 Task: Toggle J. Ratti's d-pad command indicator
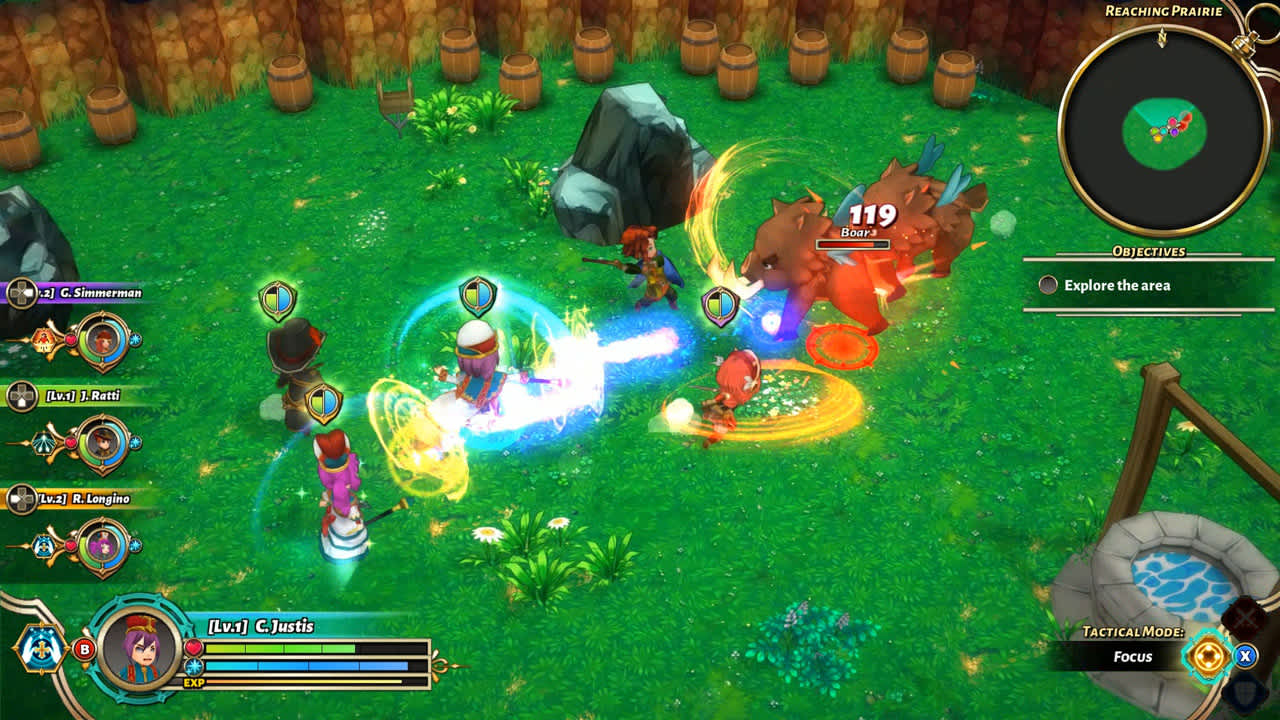pyautogui.click(x=21, y=395)
